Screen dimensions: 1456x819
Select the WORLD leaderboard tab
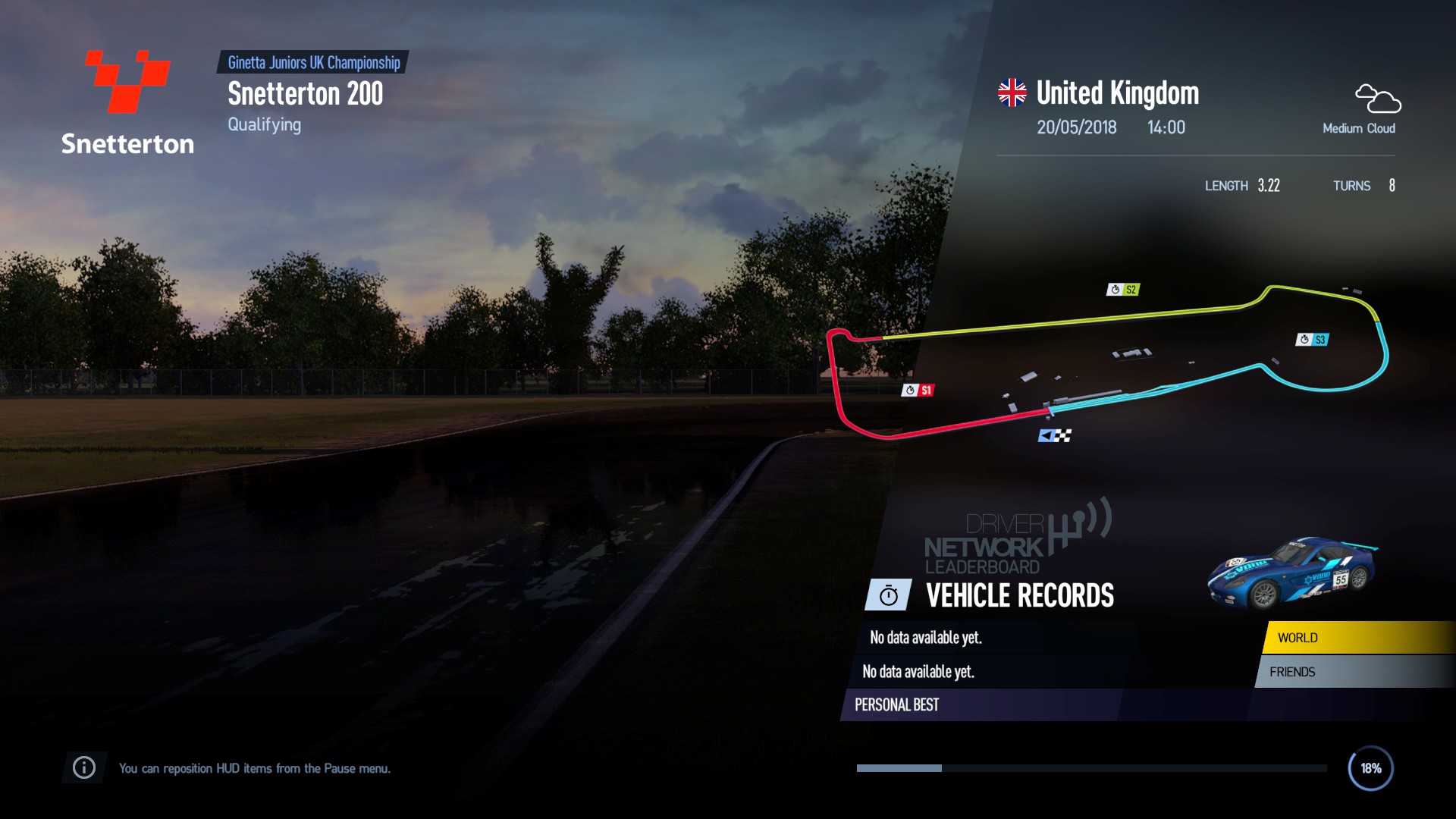(x=1357, y=638)
